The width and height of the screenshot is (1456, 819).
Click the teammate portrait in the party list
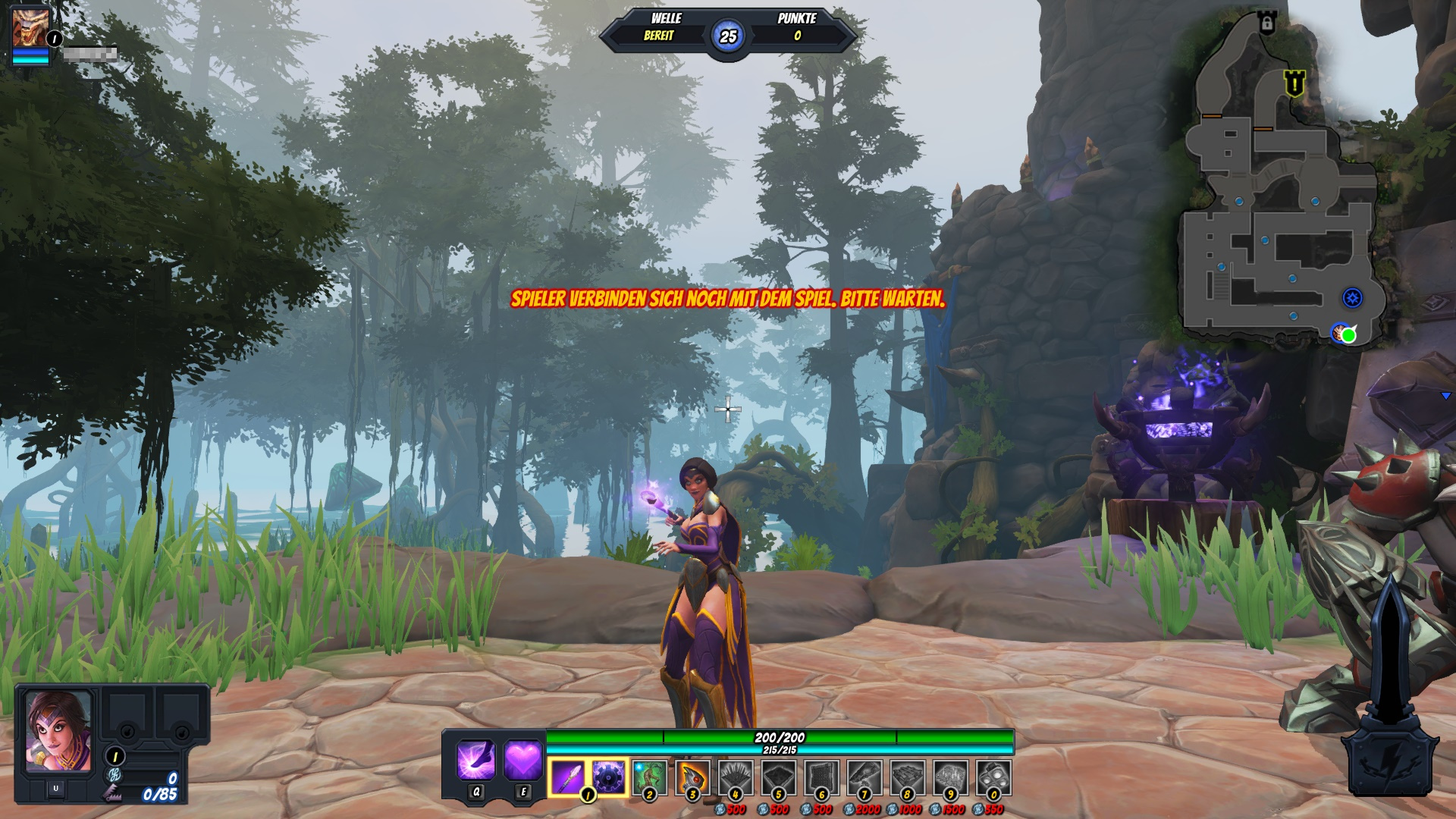tap(30, 28)
